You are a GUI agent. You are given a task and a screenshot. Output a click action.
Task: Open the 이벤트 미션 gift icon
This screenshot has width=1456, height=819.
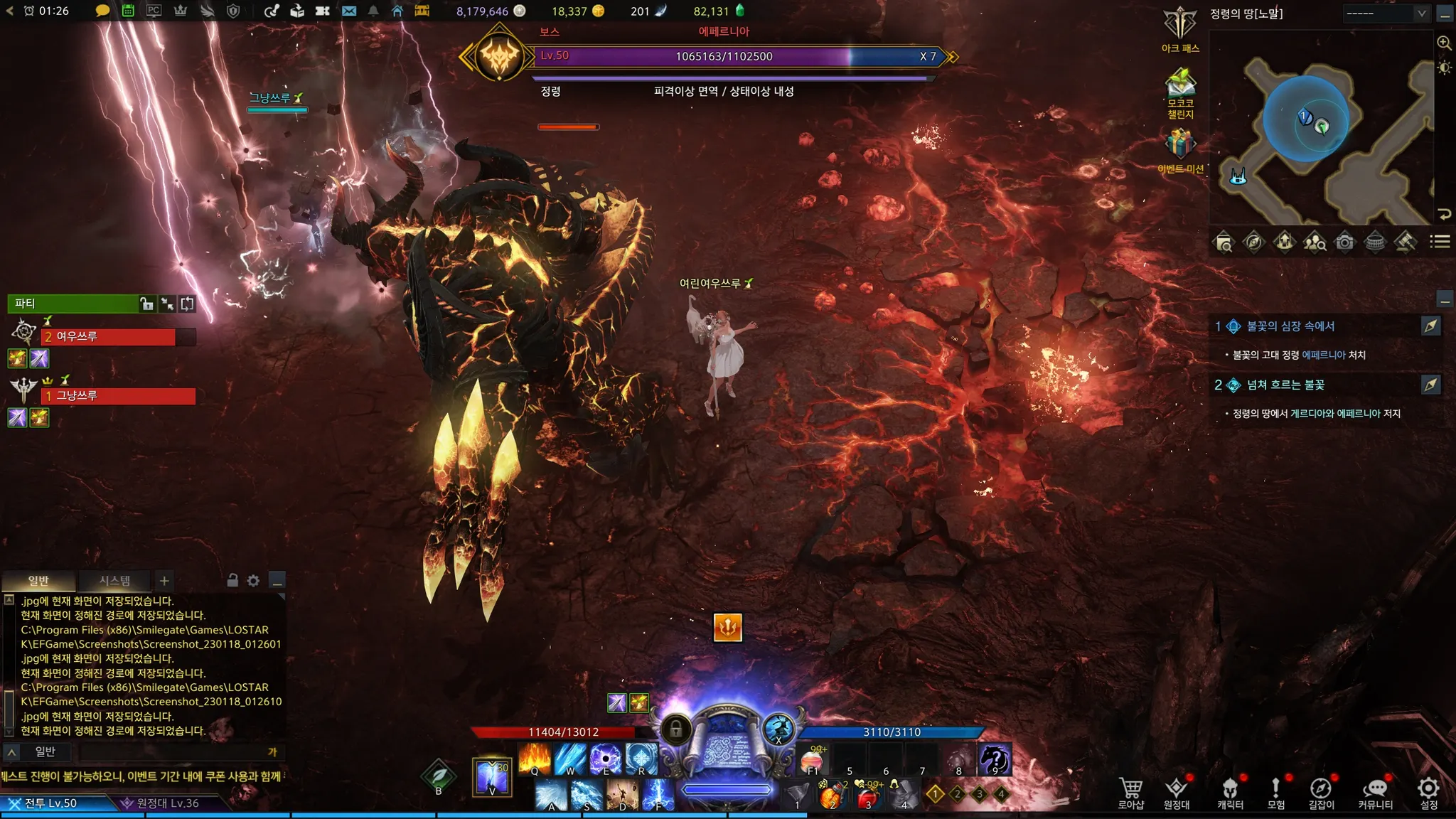point(1180,148)
